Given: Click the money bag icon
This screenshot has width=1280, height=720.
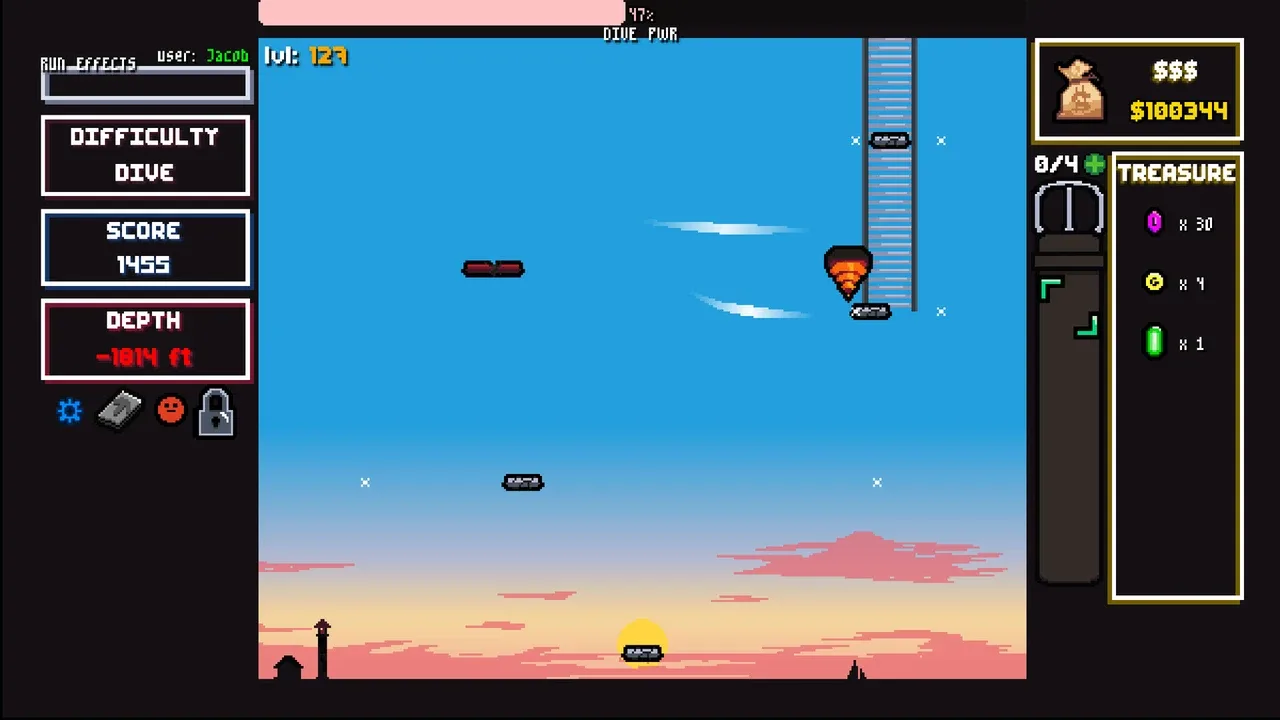Looking at the screenshot, I should coord(1080,90).
